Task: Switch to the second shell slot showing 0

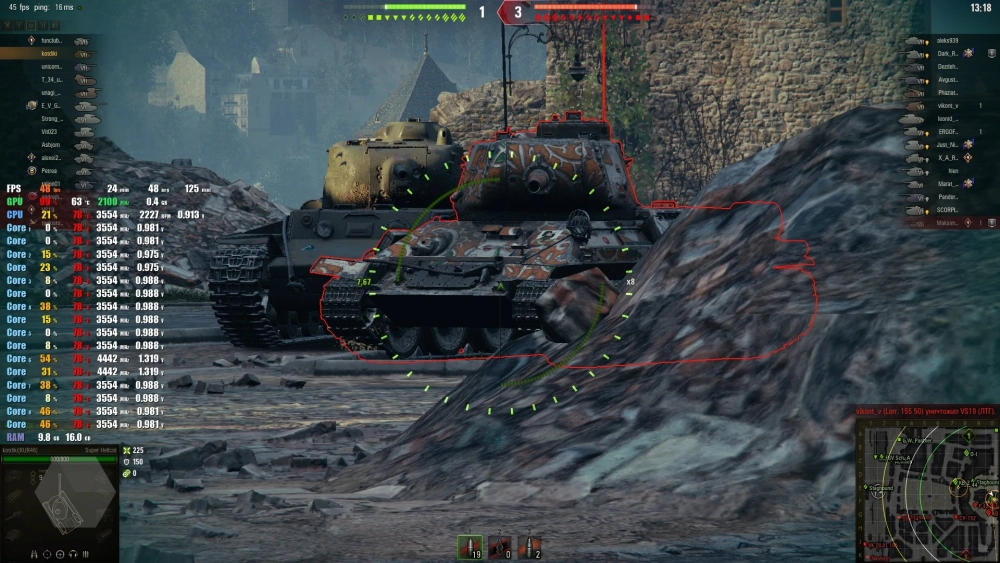Action: point(500,547)
